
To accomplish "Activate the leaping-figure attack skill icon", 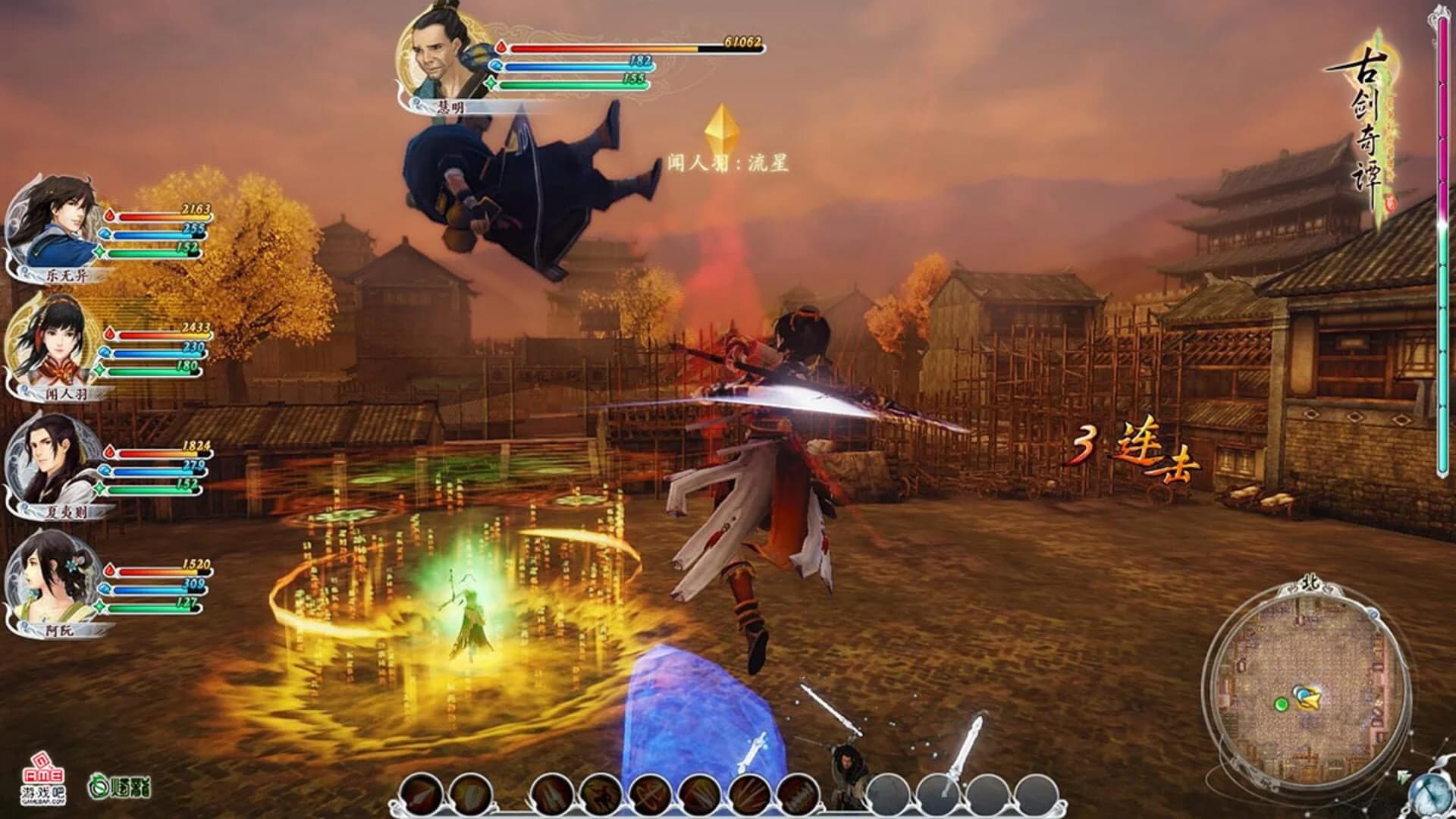I will (600, 792).
